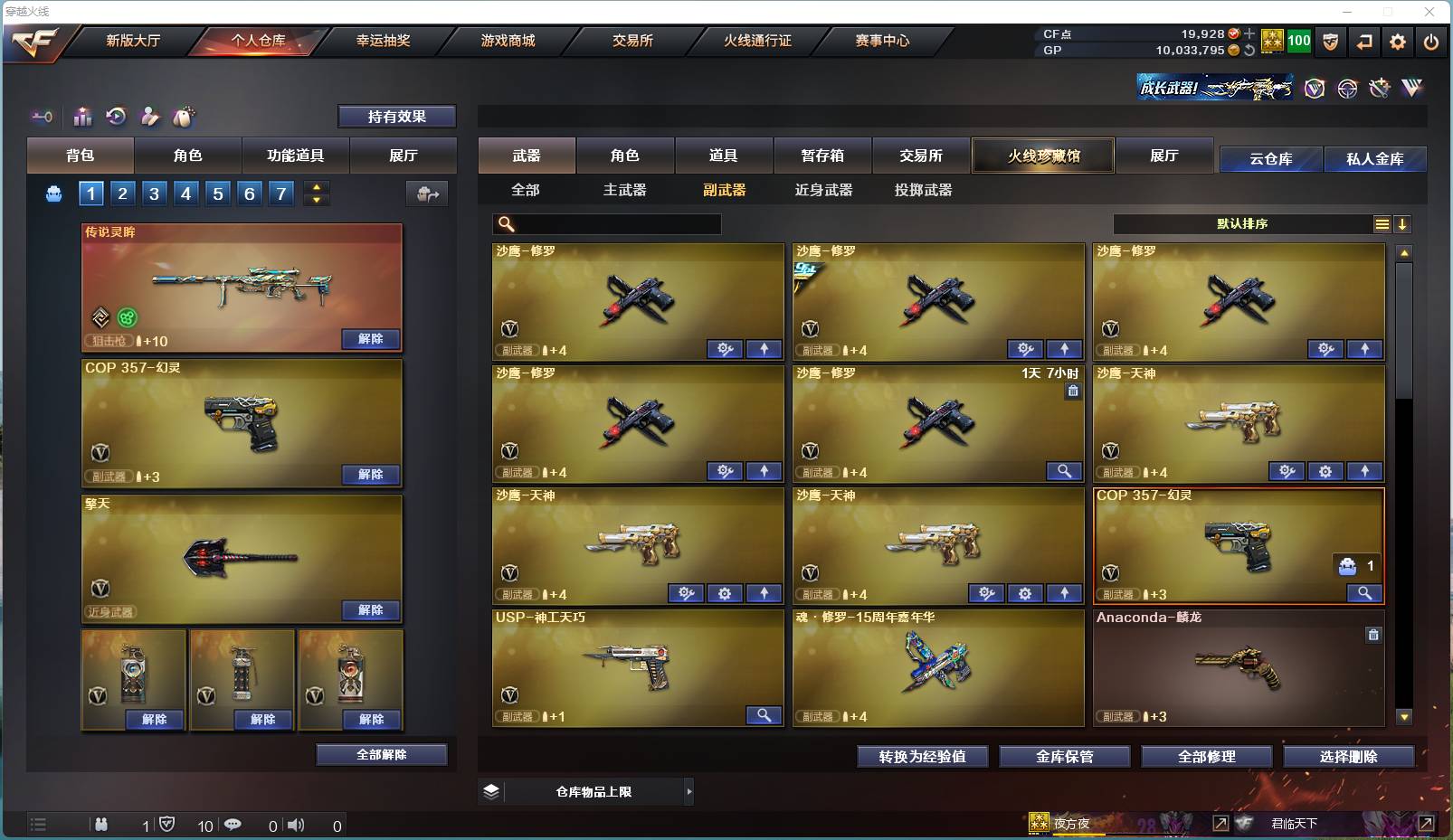The width and height of the screenshot is (1453, 840).
Task: Switch to 私人金库 storage
Action: pos(1376,158)
